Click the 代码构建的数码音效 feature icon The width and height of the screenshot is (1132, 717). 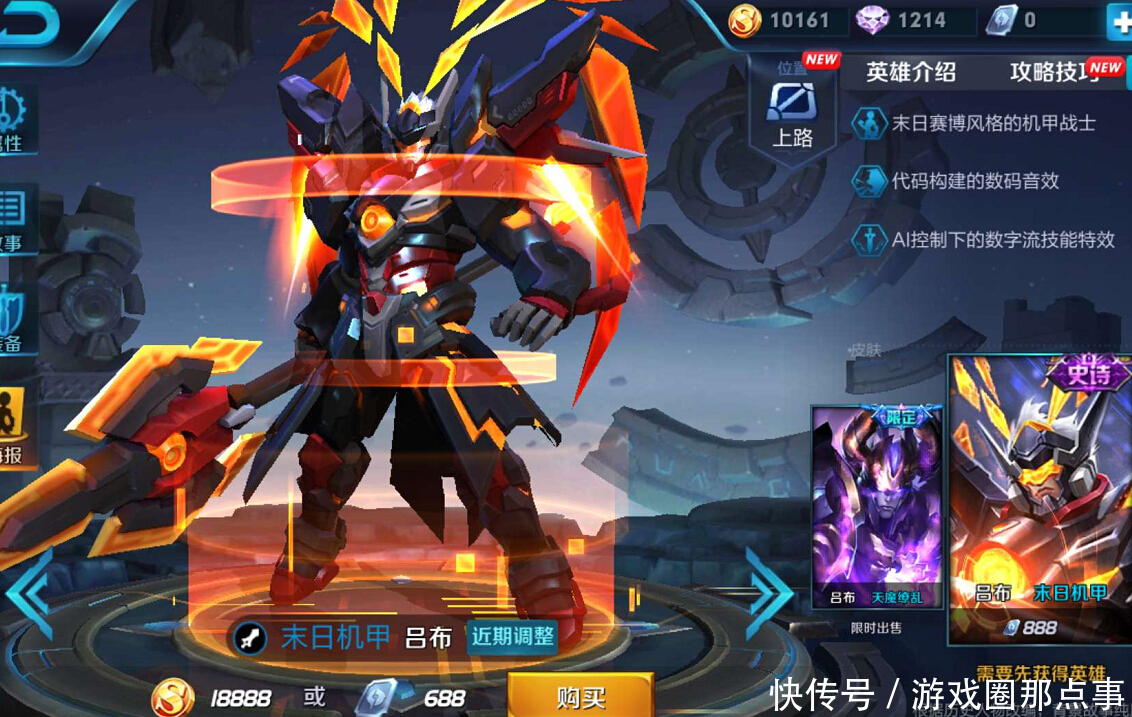[867, 181]
